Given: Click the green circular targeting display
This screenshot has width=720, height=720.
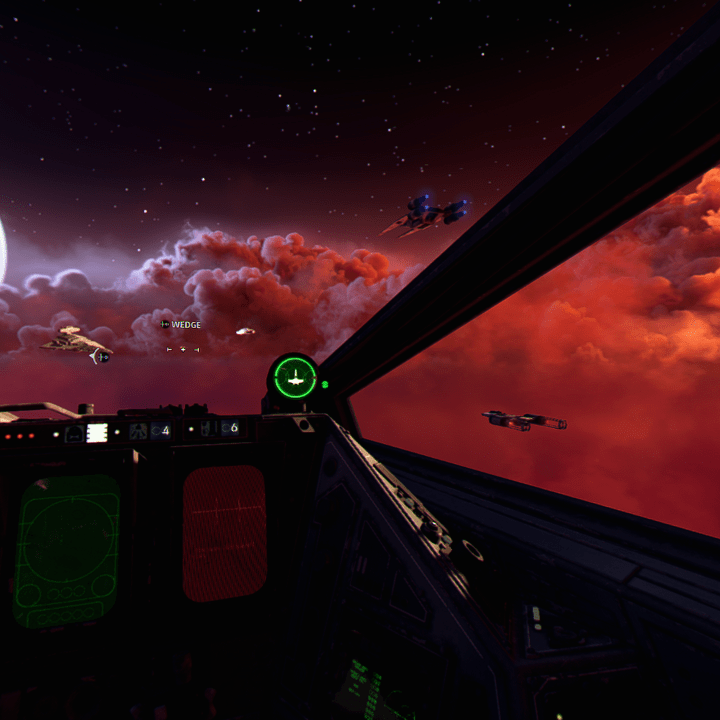Looking at the screenshot, I should [294, 378].
